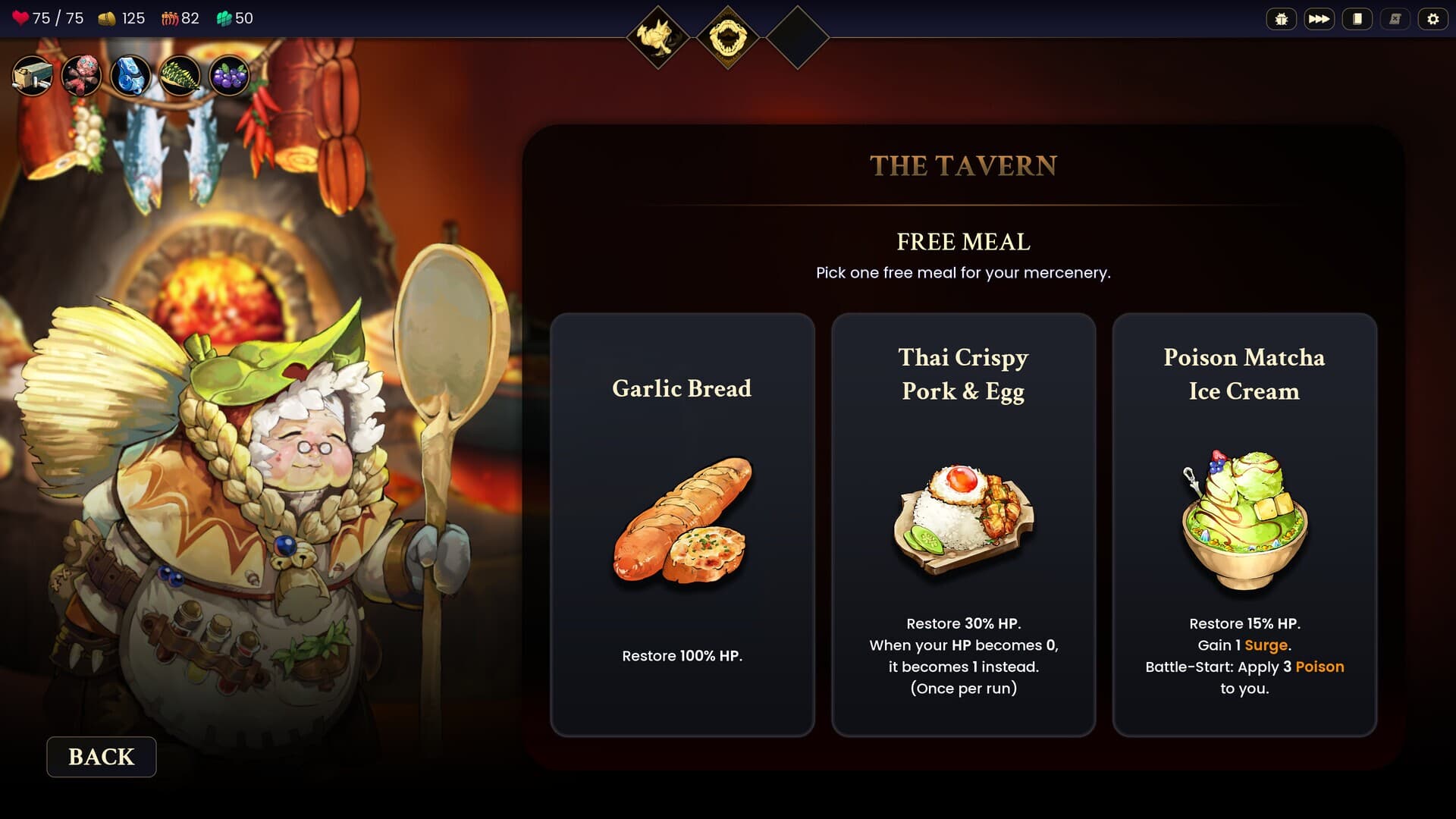Select the golden beast diamond emblem

pos(657,37)
